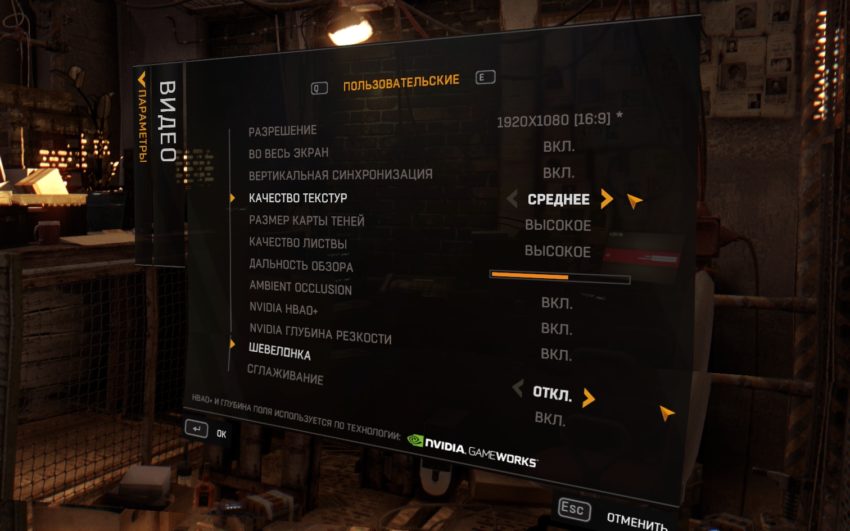Viewport: 850px width, 531px height.
Task: Open the Пользовательские preset tab
Action: (401, 84)
